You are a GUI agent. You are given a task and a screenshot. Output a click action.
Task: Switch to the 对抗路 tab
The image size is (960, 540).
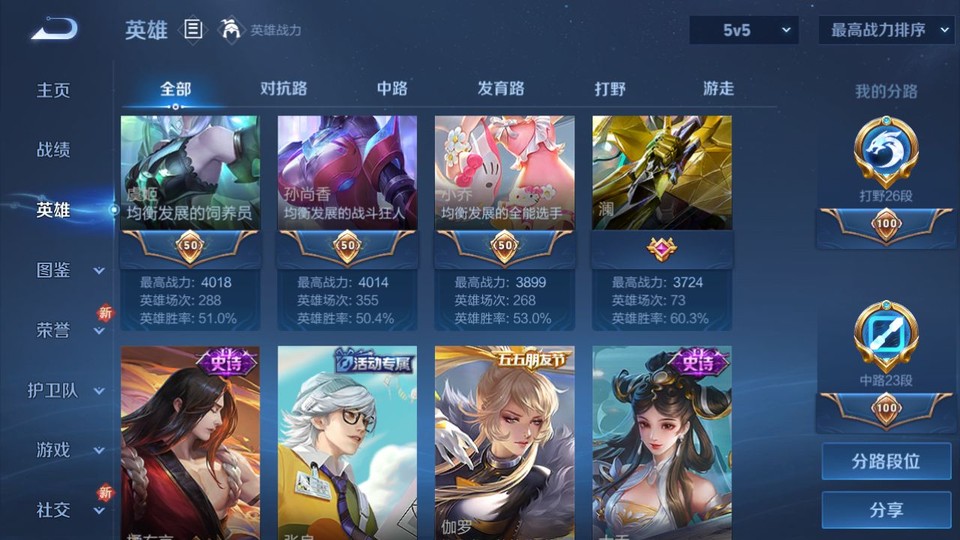click(283, 88)
